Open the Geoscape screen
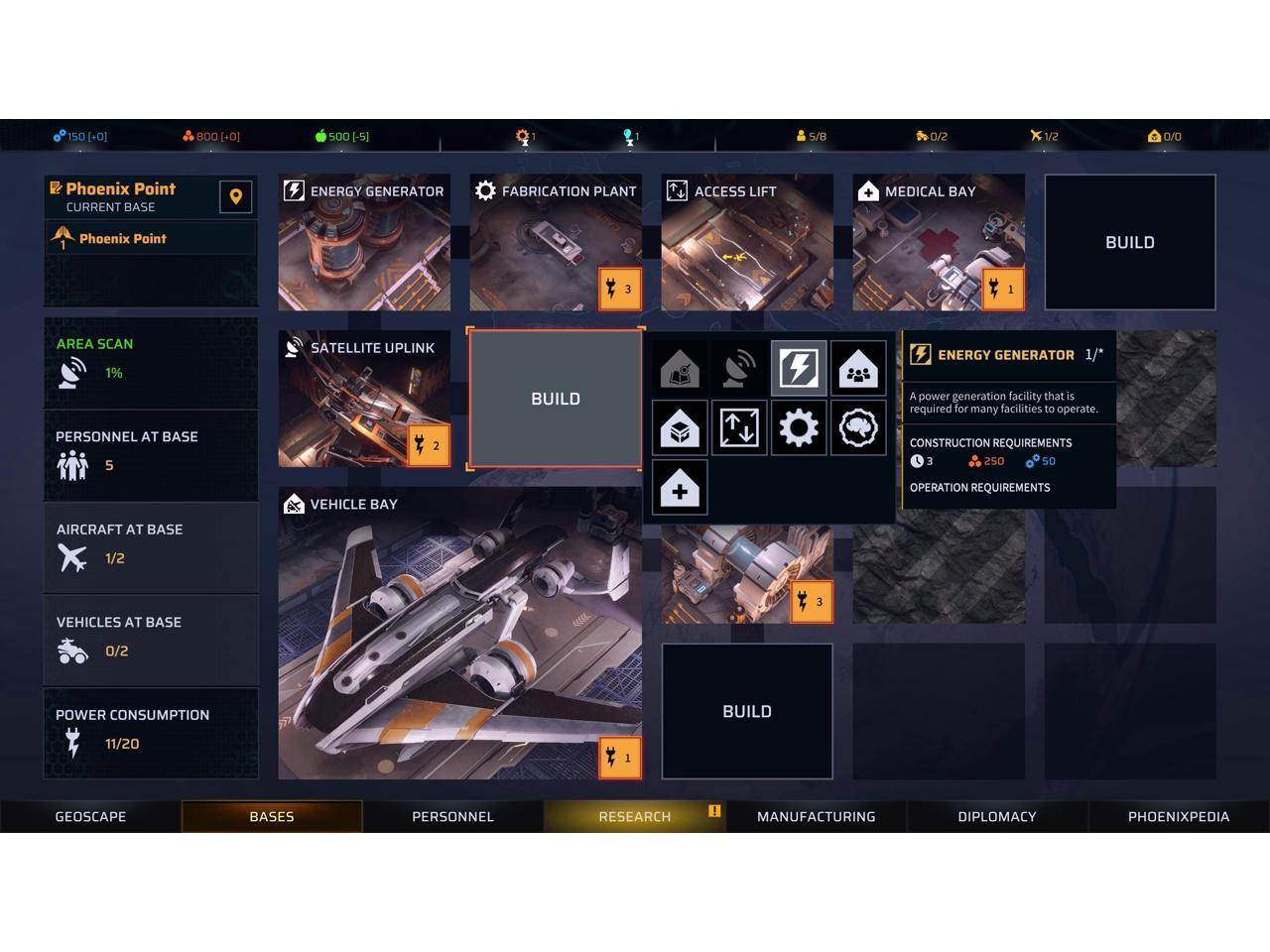1270x952 pixels. point(90,816)
